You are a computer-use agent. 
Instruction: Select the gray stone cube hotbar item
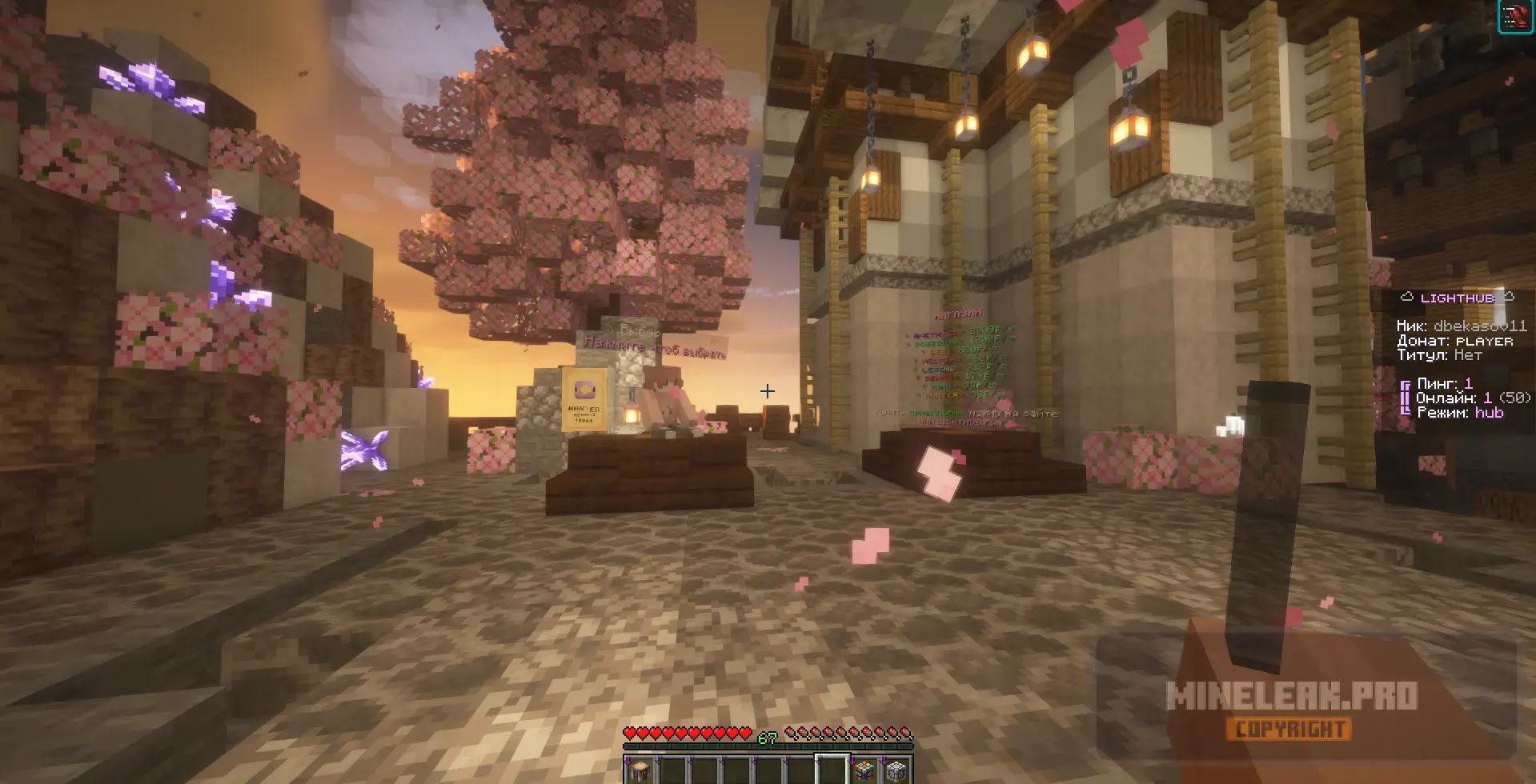click(896, 771)
